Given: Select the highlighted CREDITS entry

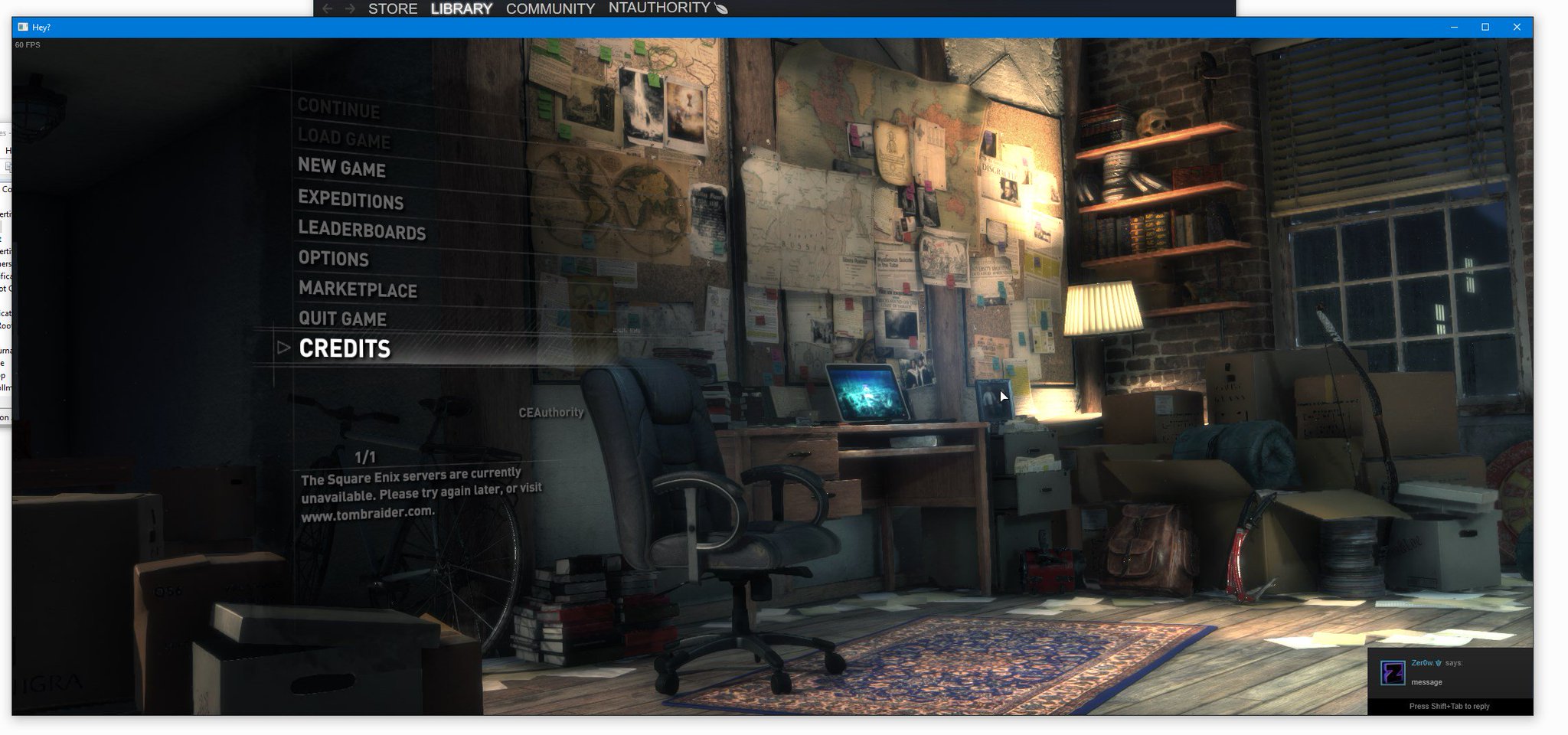Looking at the screenshot, I should pyautogui.click(x=345, y=349).
